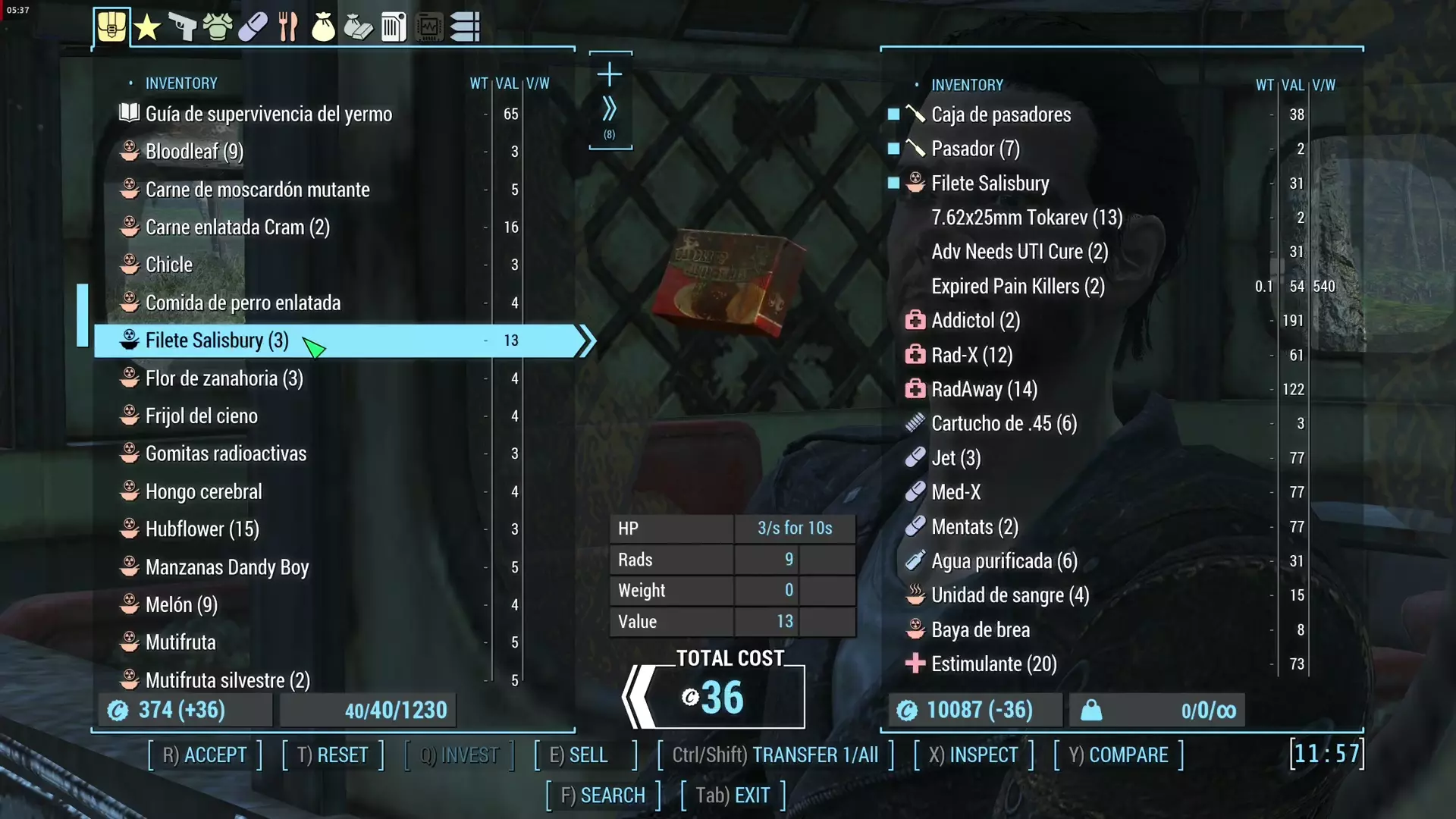Viewport: 1456px width, 819px height.
Task: Open the yellow star favorites tab
Action: (147, 28)
